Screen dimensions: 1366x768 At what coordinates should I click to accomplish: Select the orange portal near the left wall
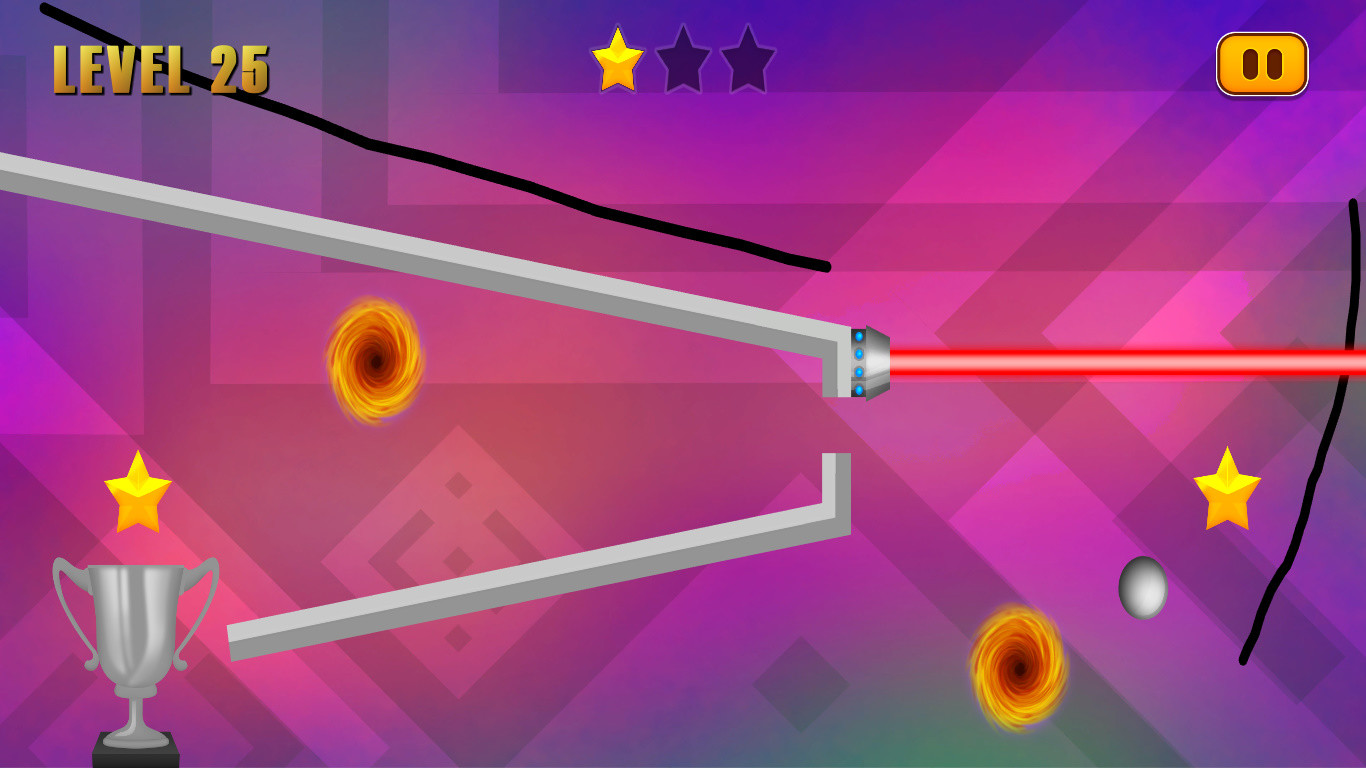tap(375, 360)
